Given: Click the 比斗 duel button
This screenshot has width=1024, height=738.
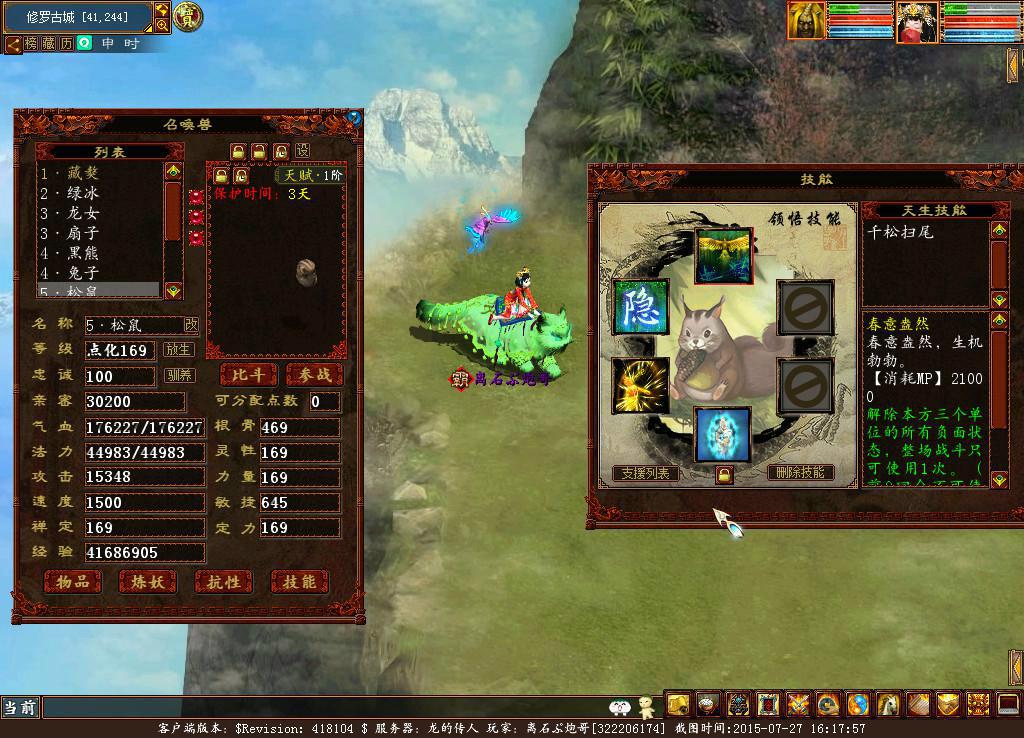Looking at the screenshot, I should [248, 375].
